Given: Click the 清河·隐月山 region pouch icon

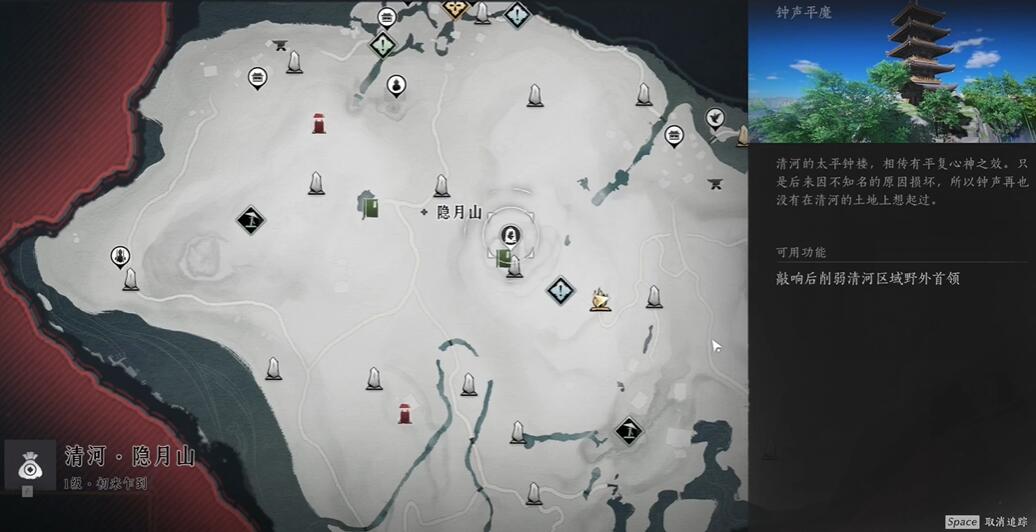Looking at the screenshot, I should pyautogui.click(x=30, y=466).
